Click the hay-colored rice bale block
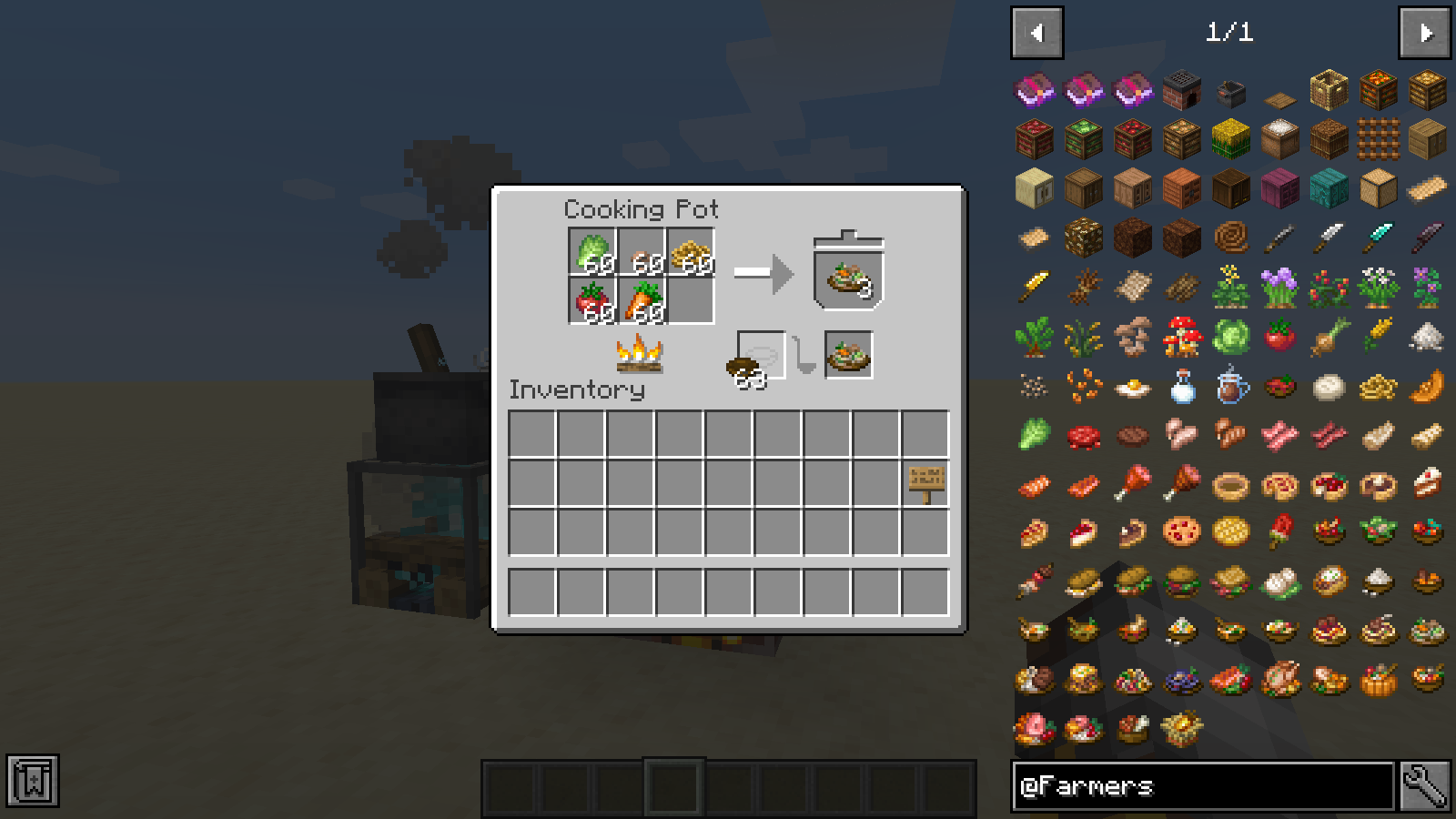Screen dimensions: 1456x819 point(1230,140)
